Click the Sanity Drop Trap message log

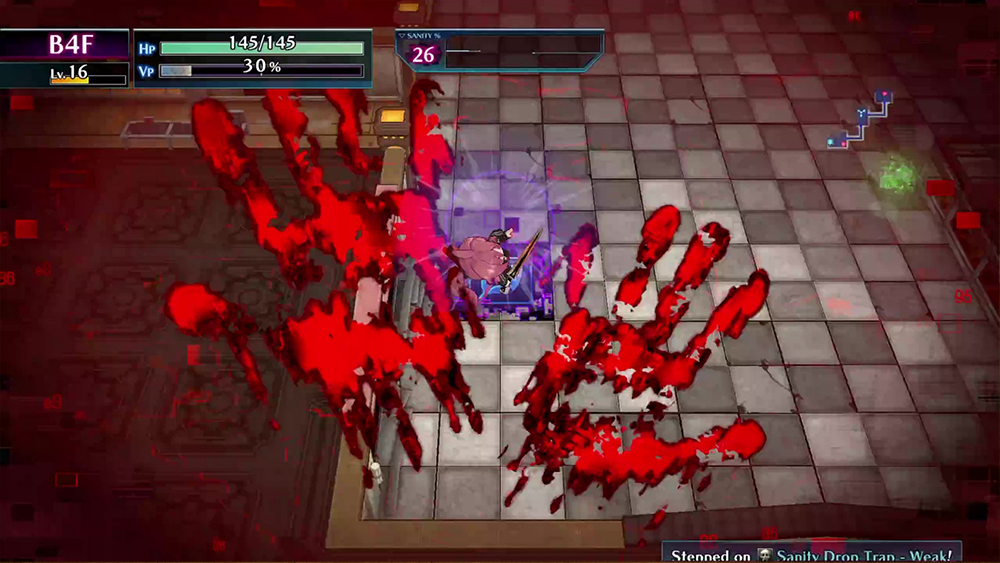pos(810,553)
